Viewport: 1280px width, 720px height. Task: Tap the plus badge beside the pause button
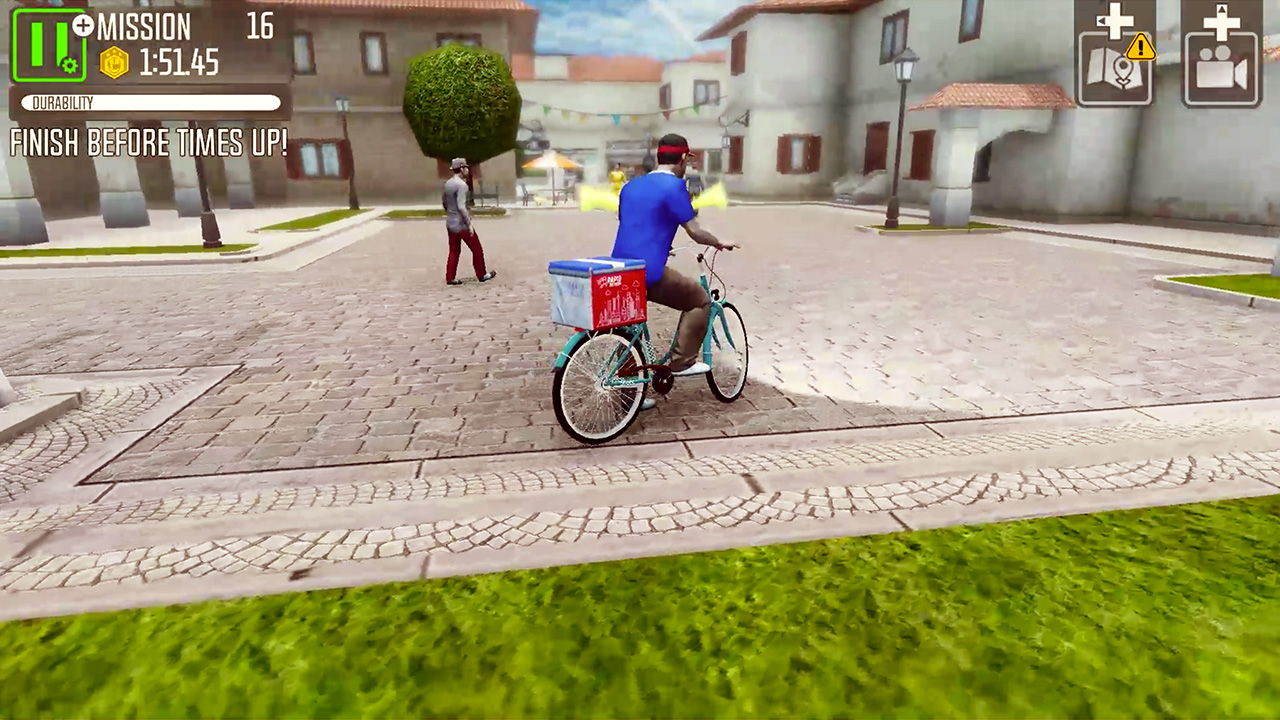point(84,25)
